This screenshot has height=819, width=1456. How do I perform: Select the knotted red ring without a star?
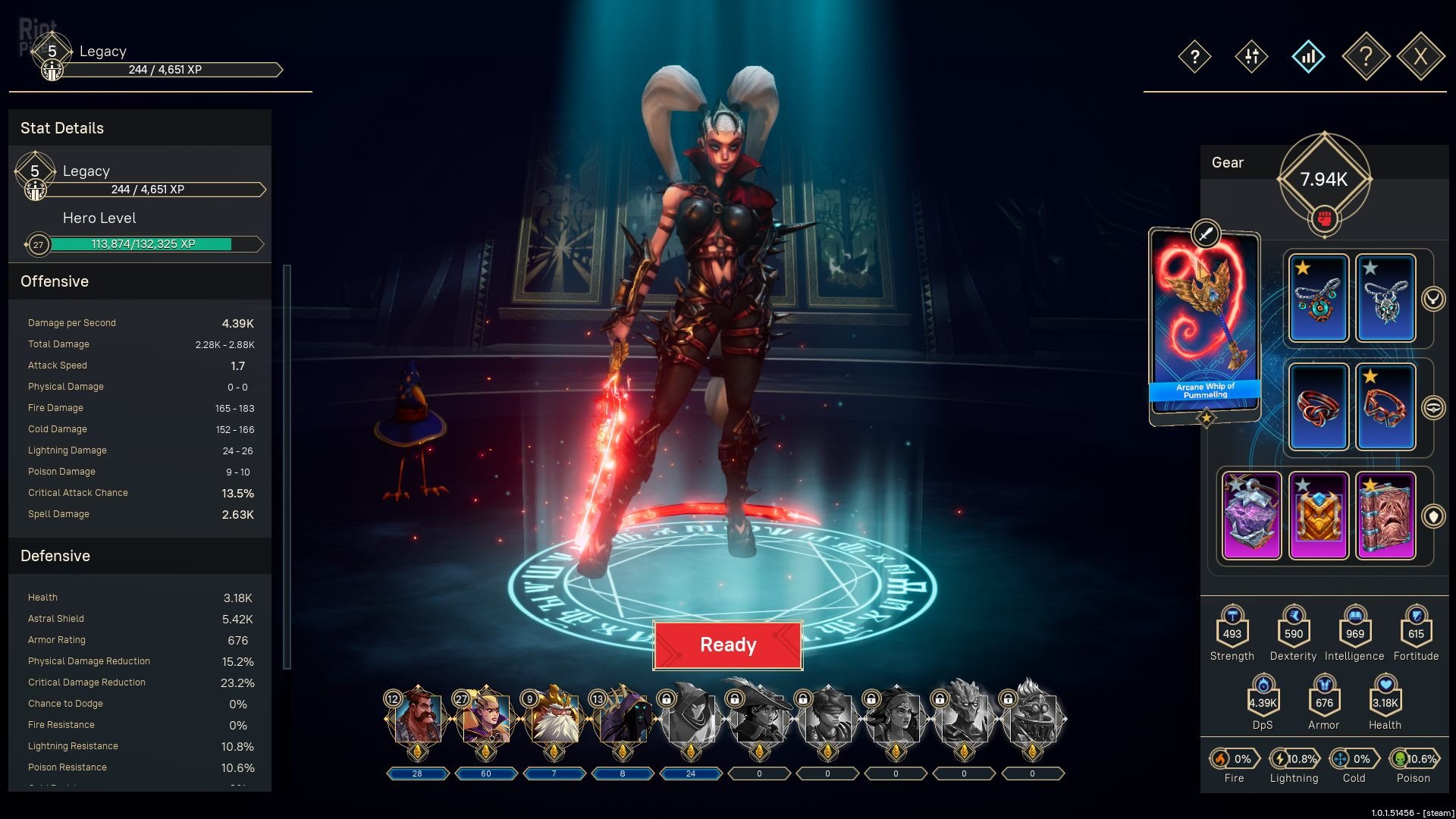(x=1319, y=407)
